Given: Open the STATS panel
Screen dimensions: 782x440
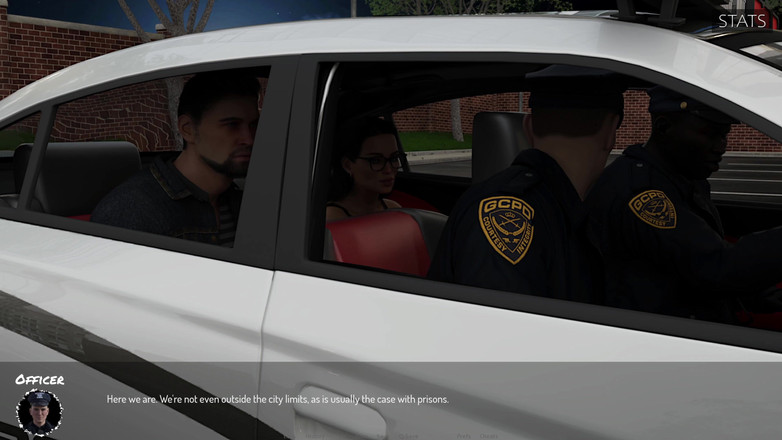Looking at the screenshot, I should pos(742,20).
